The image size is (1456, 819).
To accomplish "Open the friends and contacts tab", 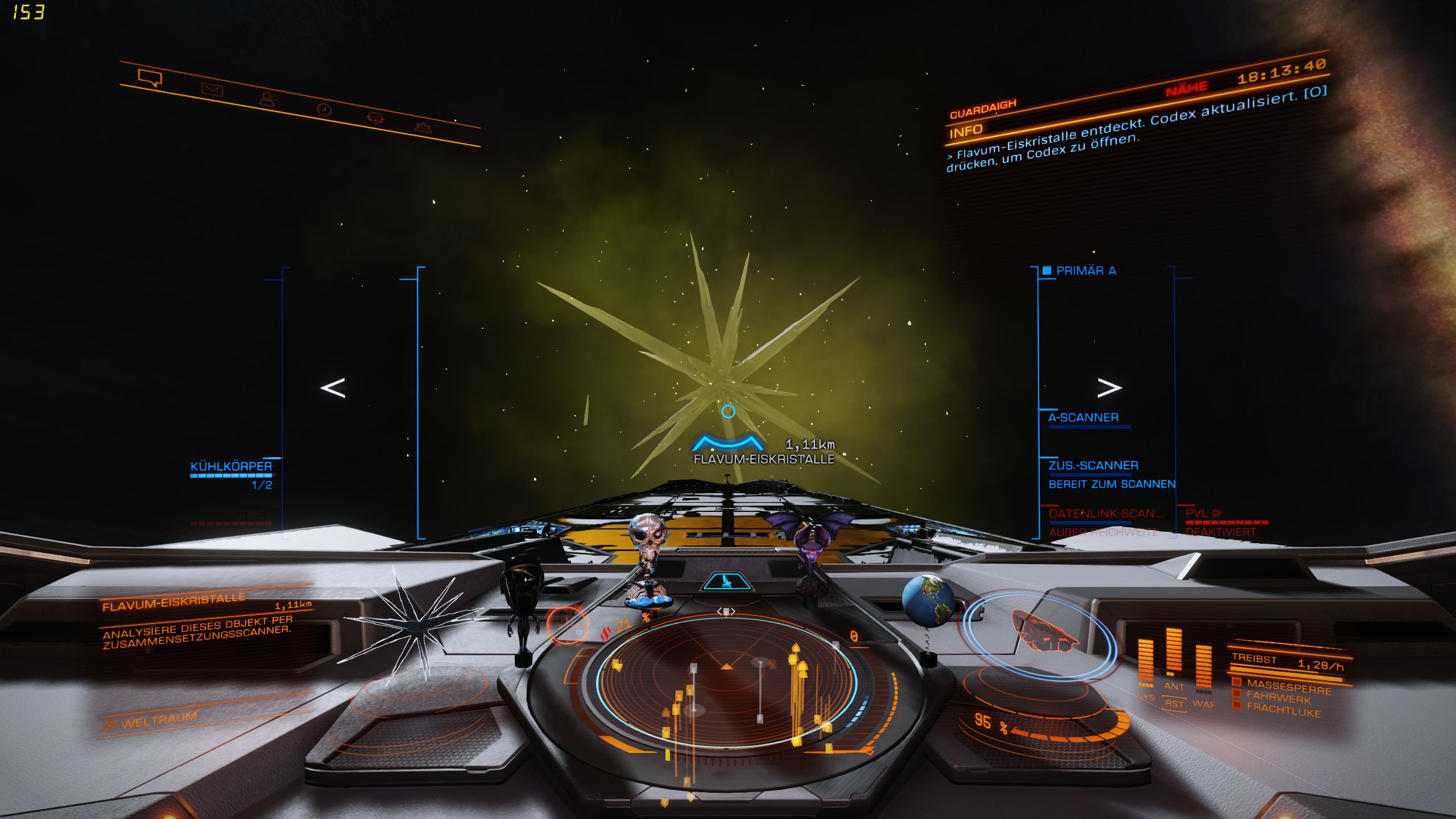I will [x=269, y=100].
